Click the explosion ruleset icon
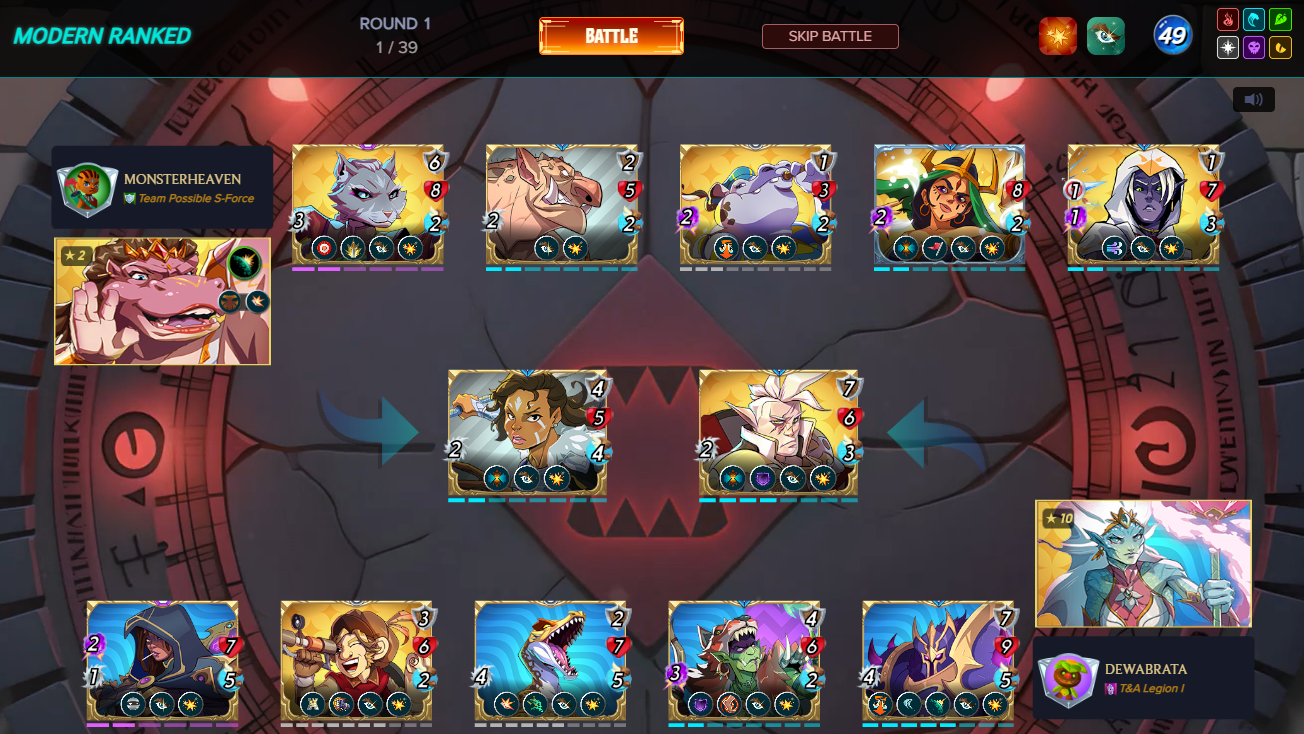This screenshot has width=1304, height=734. coord(1058,35)
